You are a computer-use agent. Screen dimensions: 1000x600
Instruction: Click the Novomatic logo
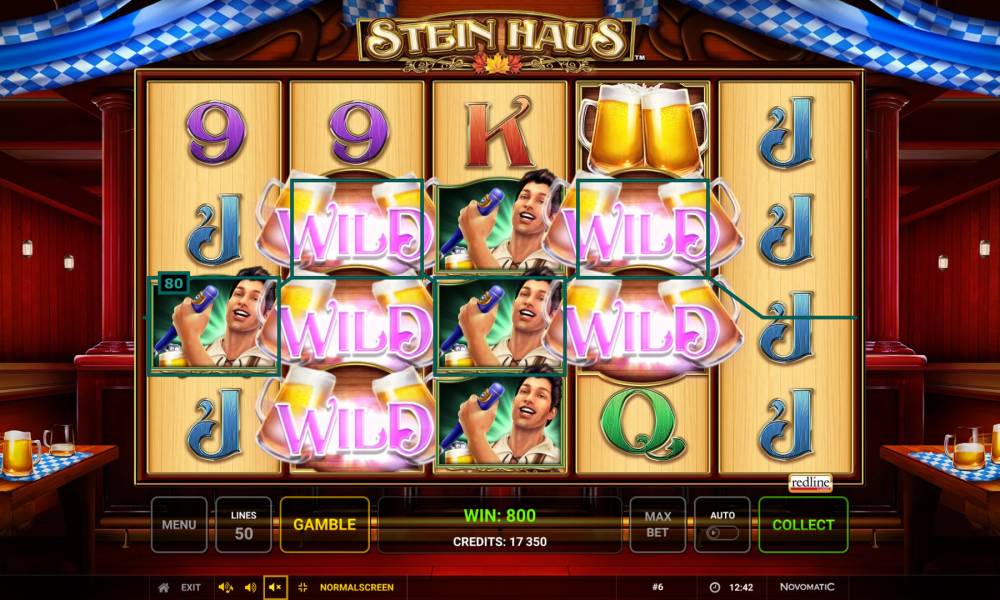point(806,587)
